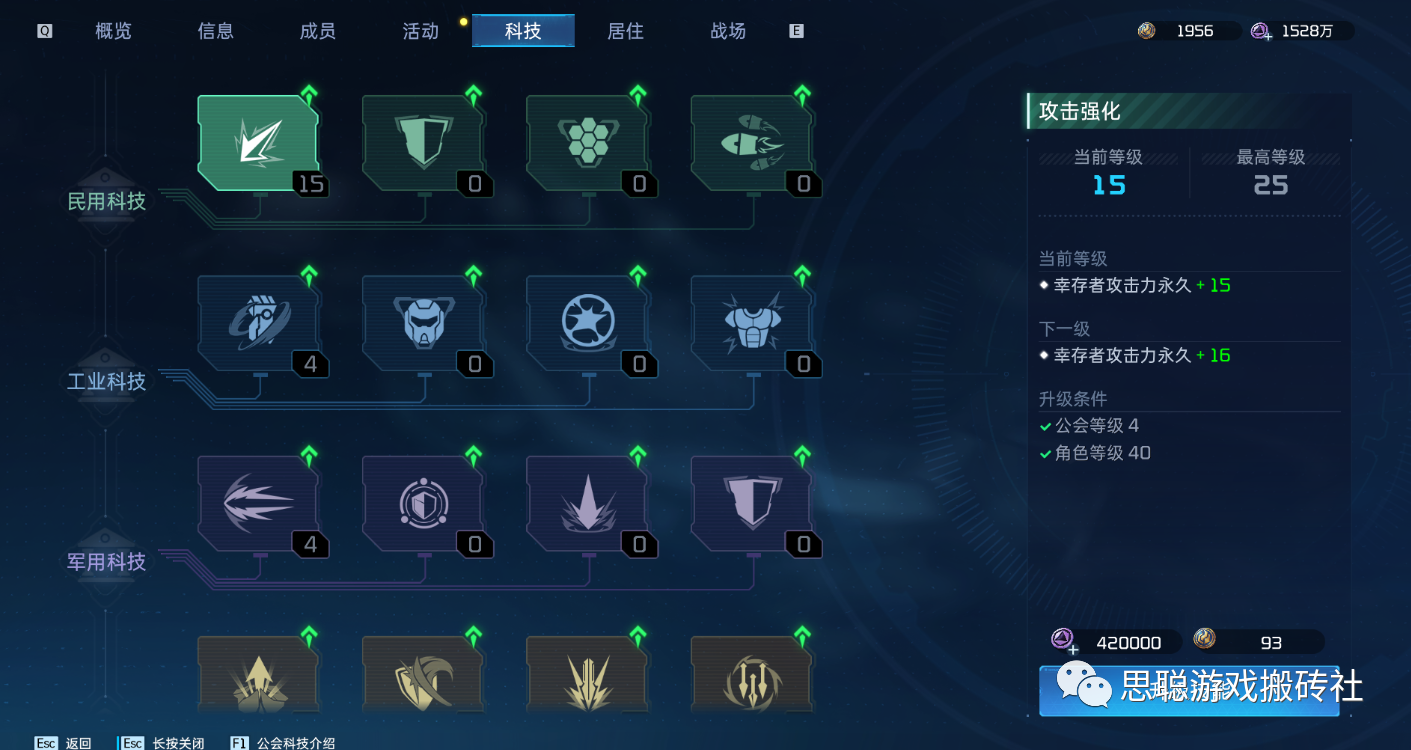Select the golden trident tech node

tap(750, 682)
